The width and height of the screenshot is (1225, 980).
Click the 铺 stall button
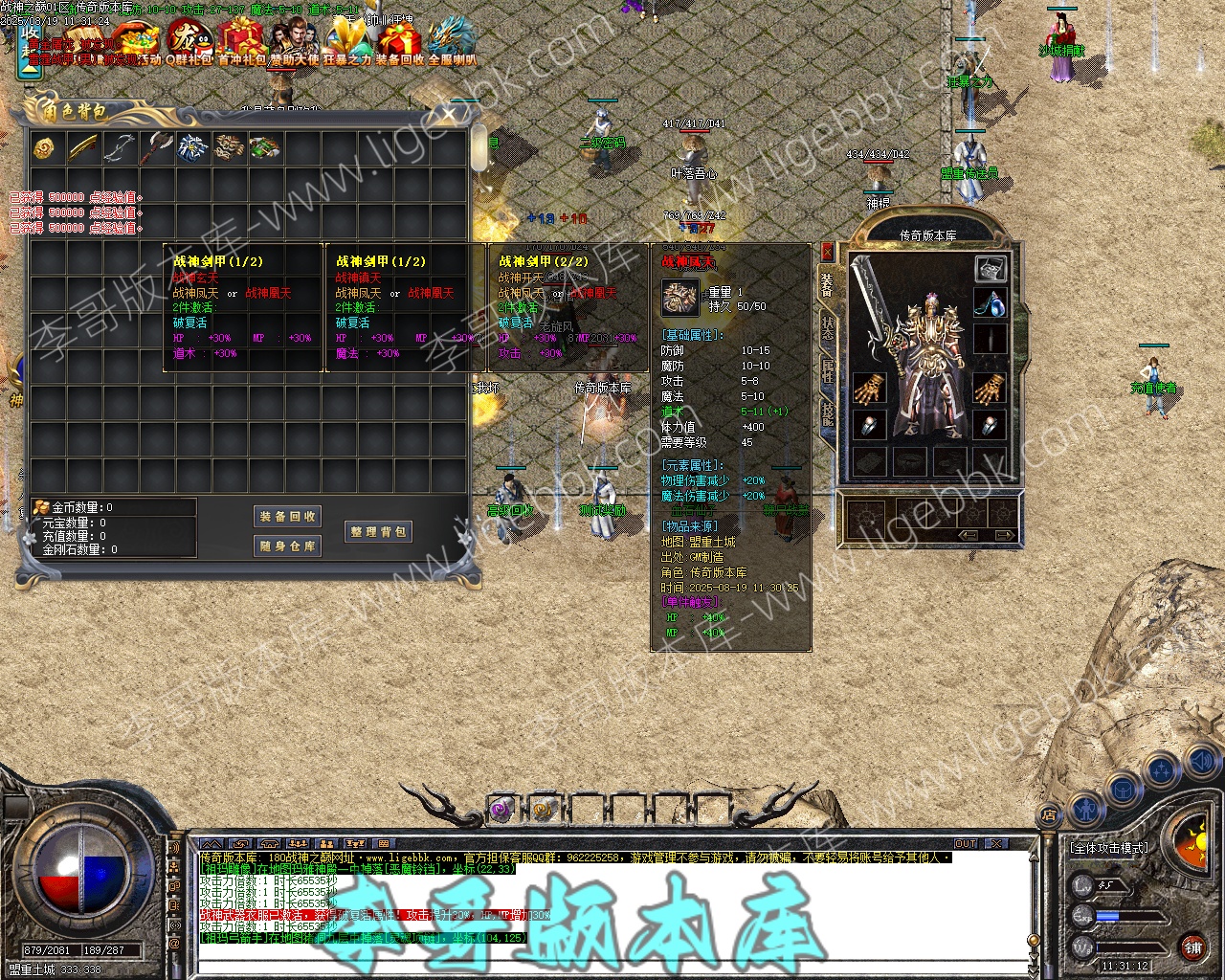point(1192,948)
